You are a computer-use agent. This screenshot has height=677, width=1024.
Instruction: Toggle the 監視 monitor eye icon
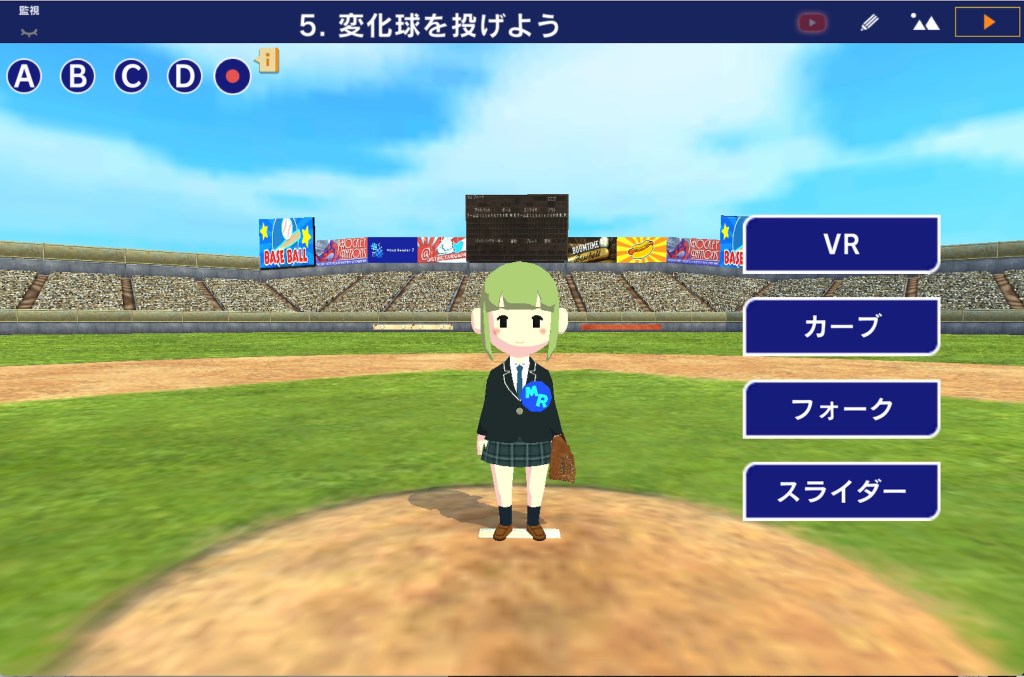(x=29, y=27)
